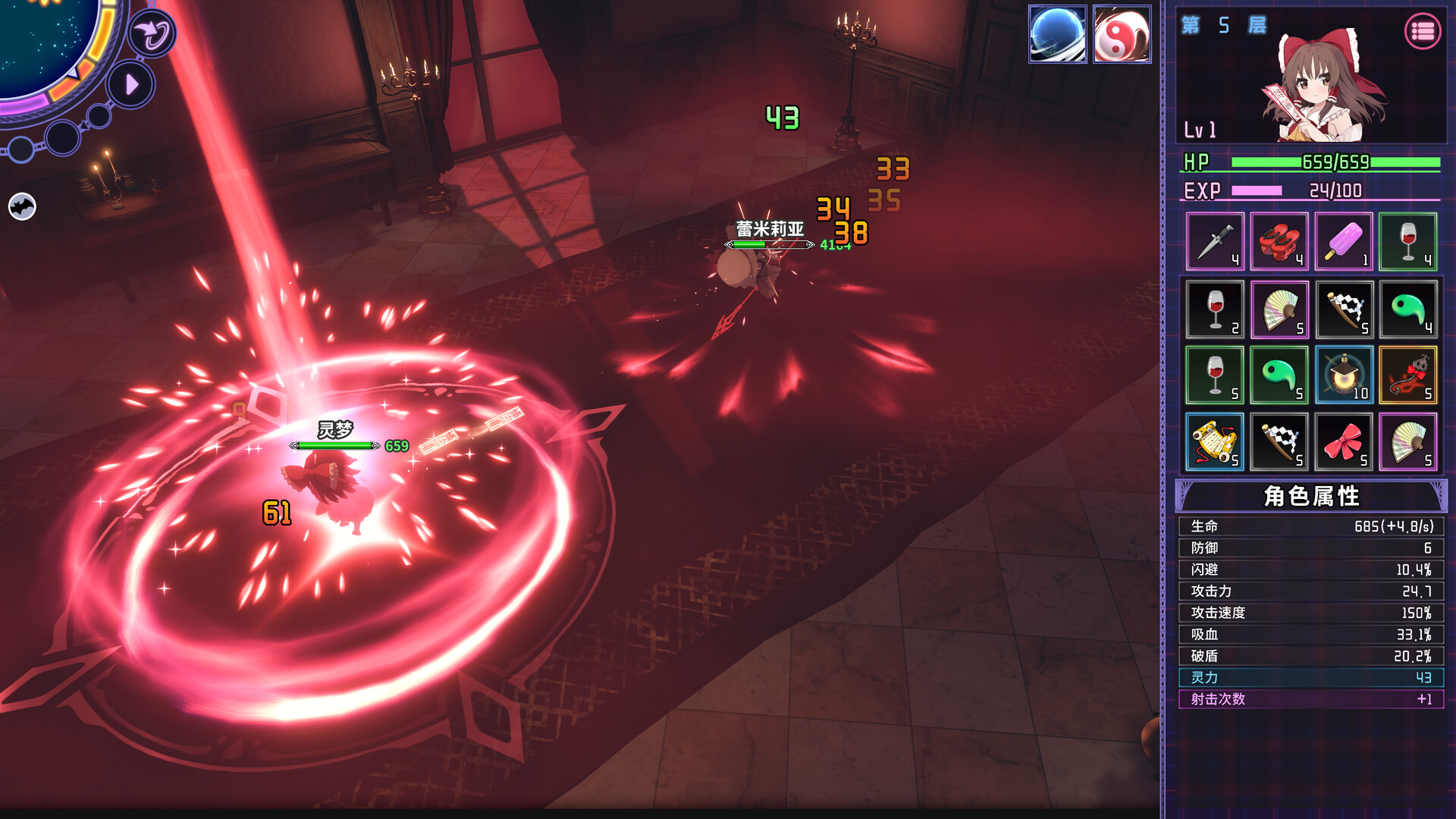1456x819 pixels.
Task: Select the pink popsicle item icon
Action: [x=1344, y=241]
